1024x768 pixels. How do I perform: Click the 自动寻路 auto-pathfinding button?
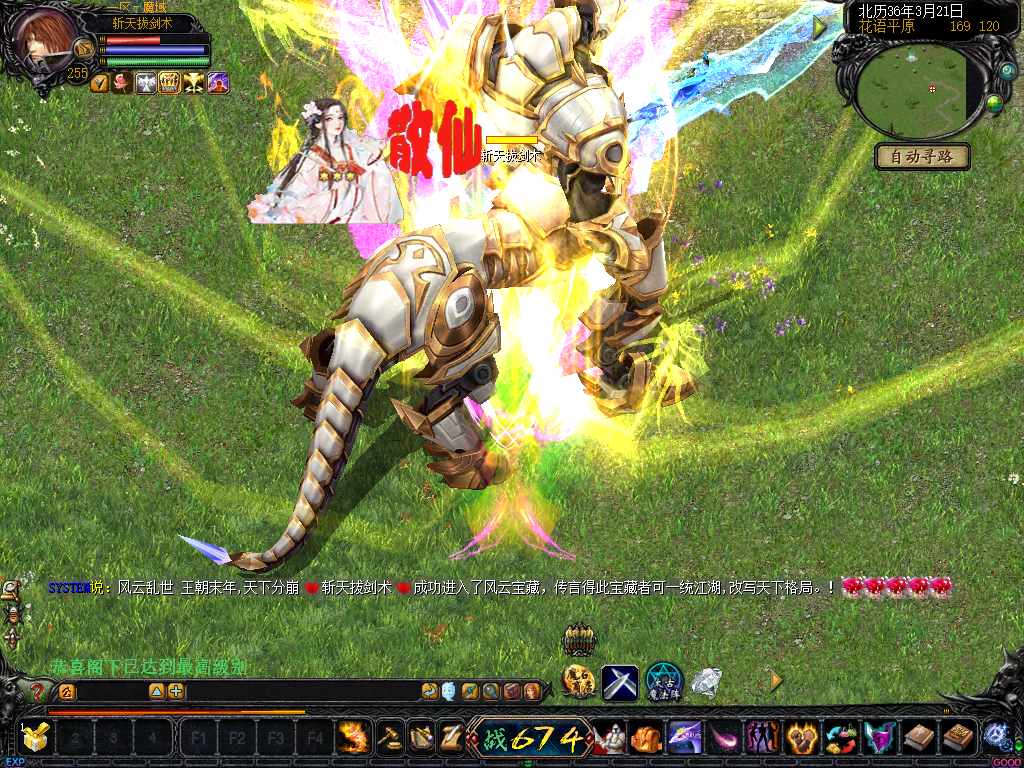pos(922,157)
